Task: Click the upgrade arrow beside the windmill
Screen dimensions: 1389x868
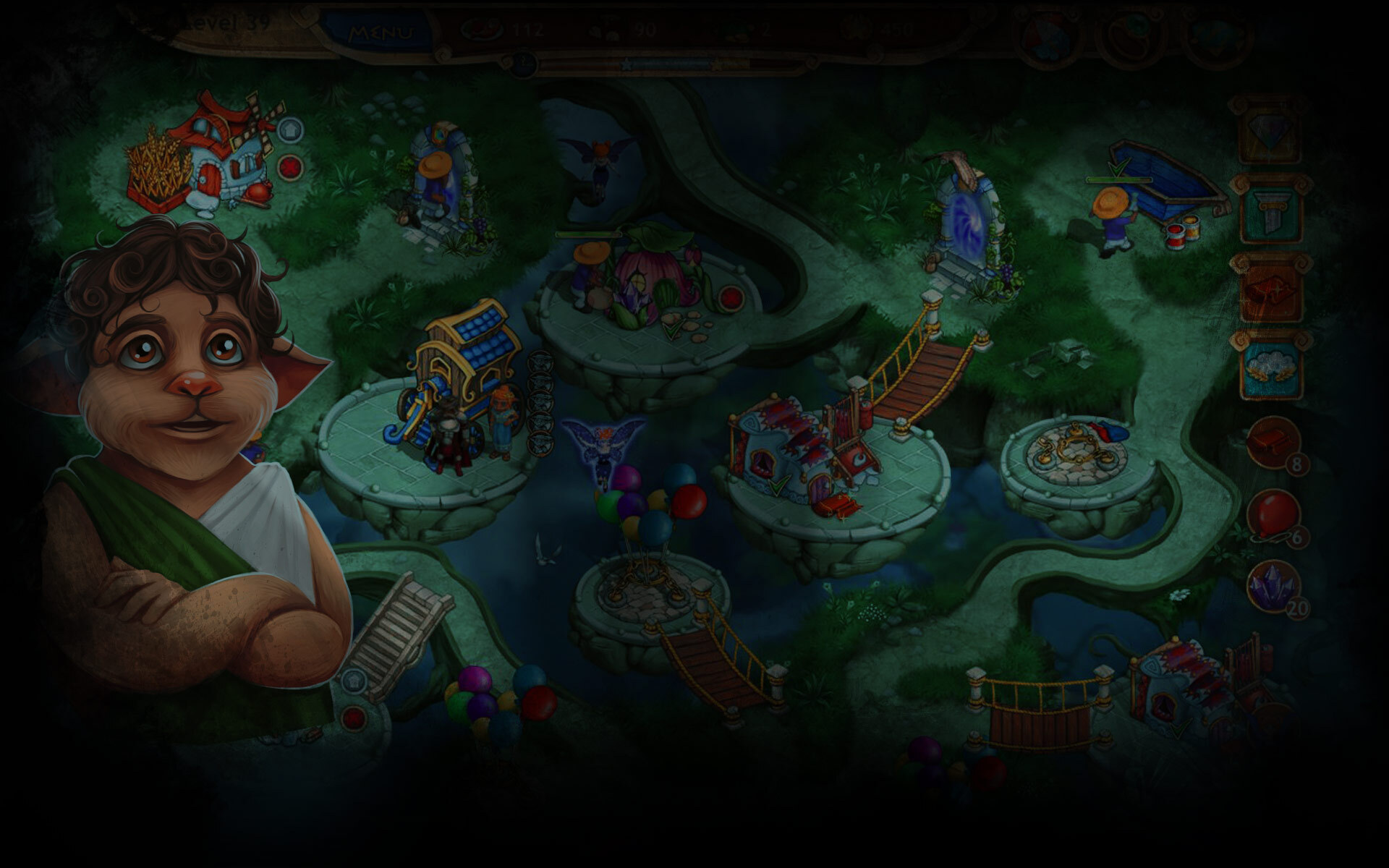Action: click(x=290, y=130)
